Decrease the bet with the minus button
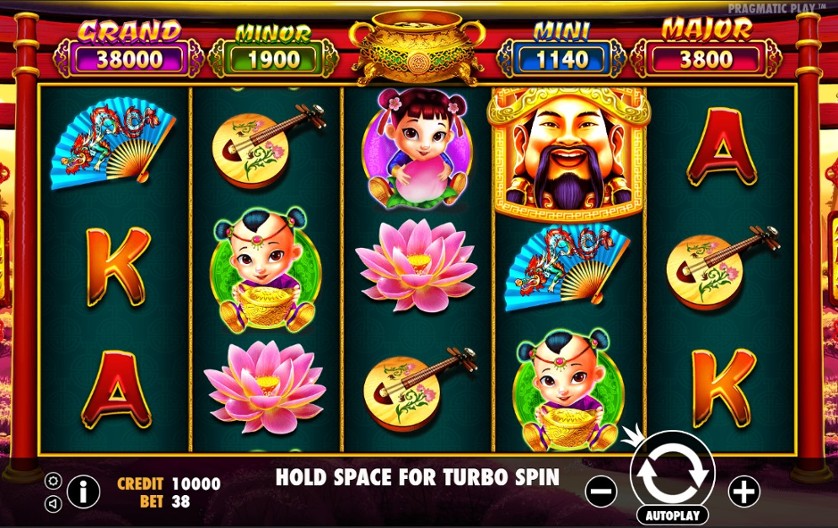This screenshot has height=528, width=838. pyautogui.click(x=600, y=491)
